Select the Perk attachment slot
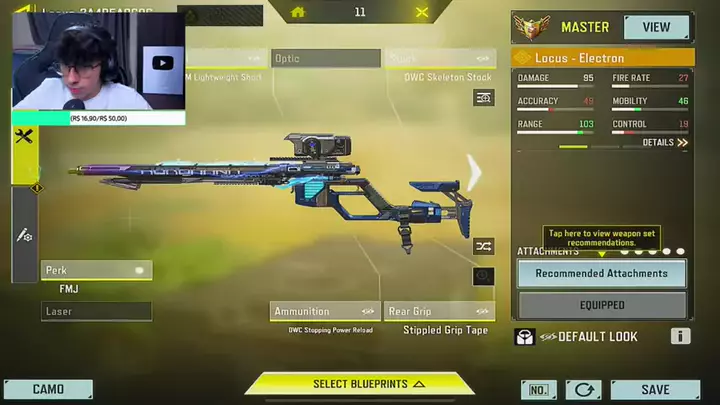Viewport: 720px width, 405px height. pos(96,270)
